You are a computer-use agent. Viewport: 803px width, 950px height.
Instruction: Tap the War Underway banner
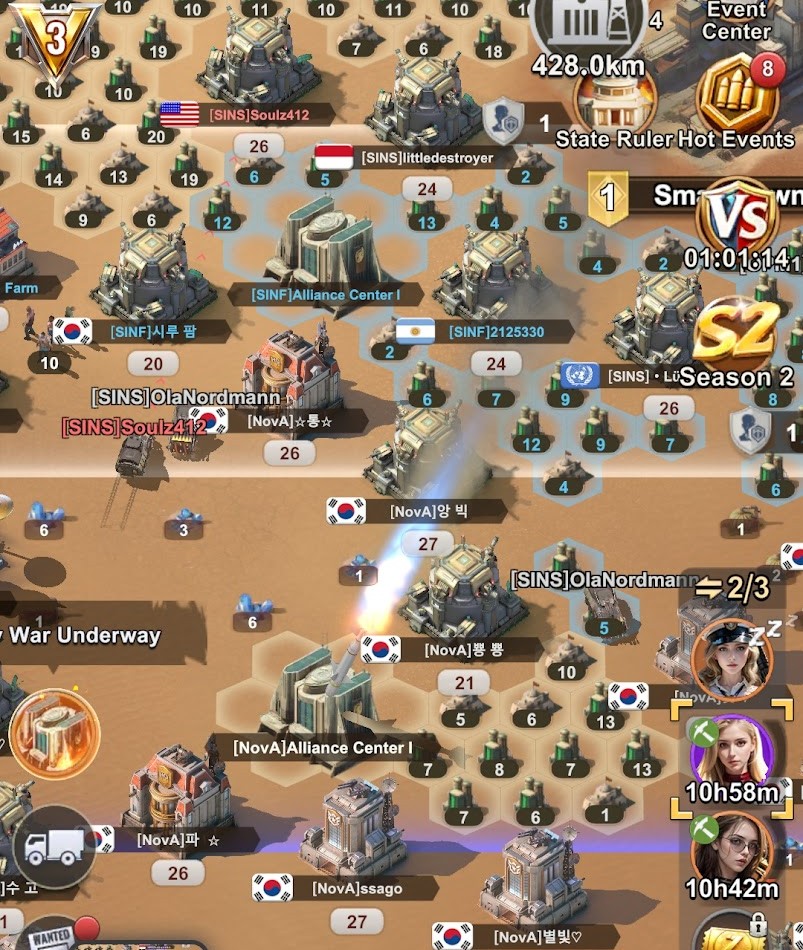pos(80,634)
